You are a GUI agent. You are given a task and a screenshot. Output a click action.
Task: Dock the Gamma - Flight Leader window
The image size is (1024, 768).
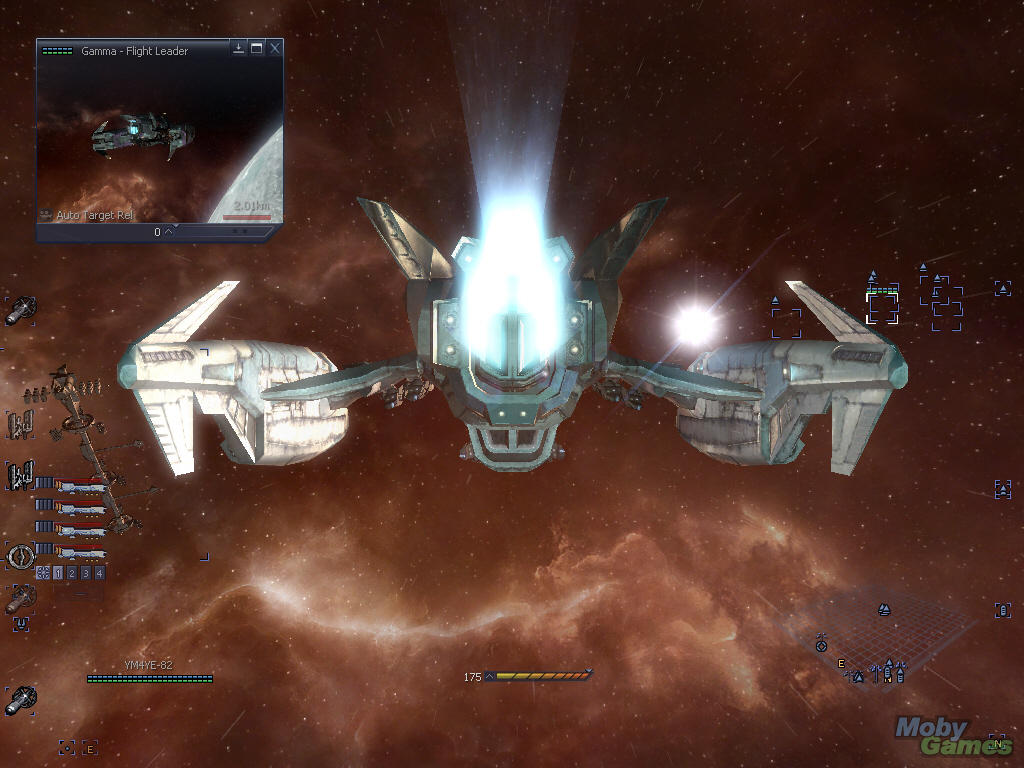click(239, 48)
